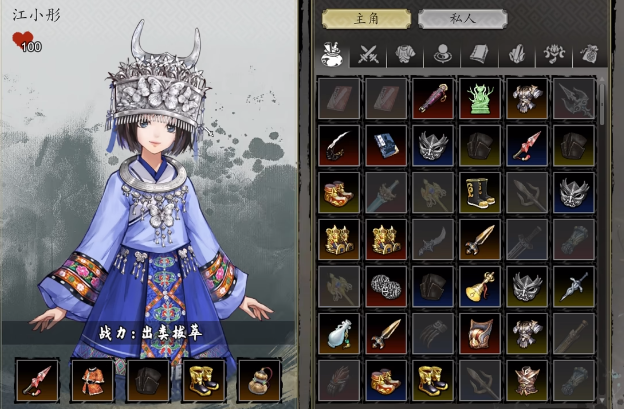This screenshot has width=624, height=409.
Task: Open the clothing armor category tab
Action: point(404,54)
